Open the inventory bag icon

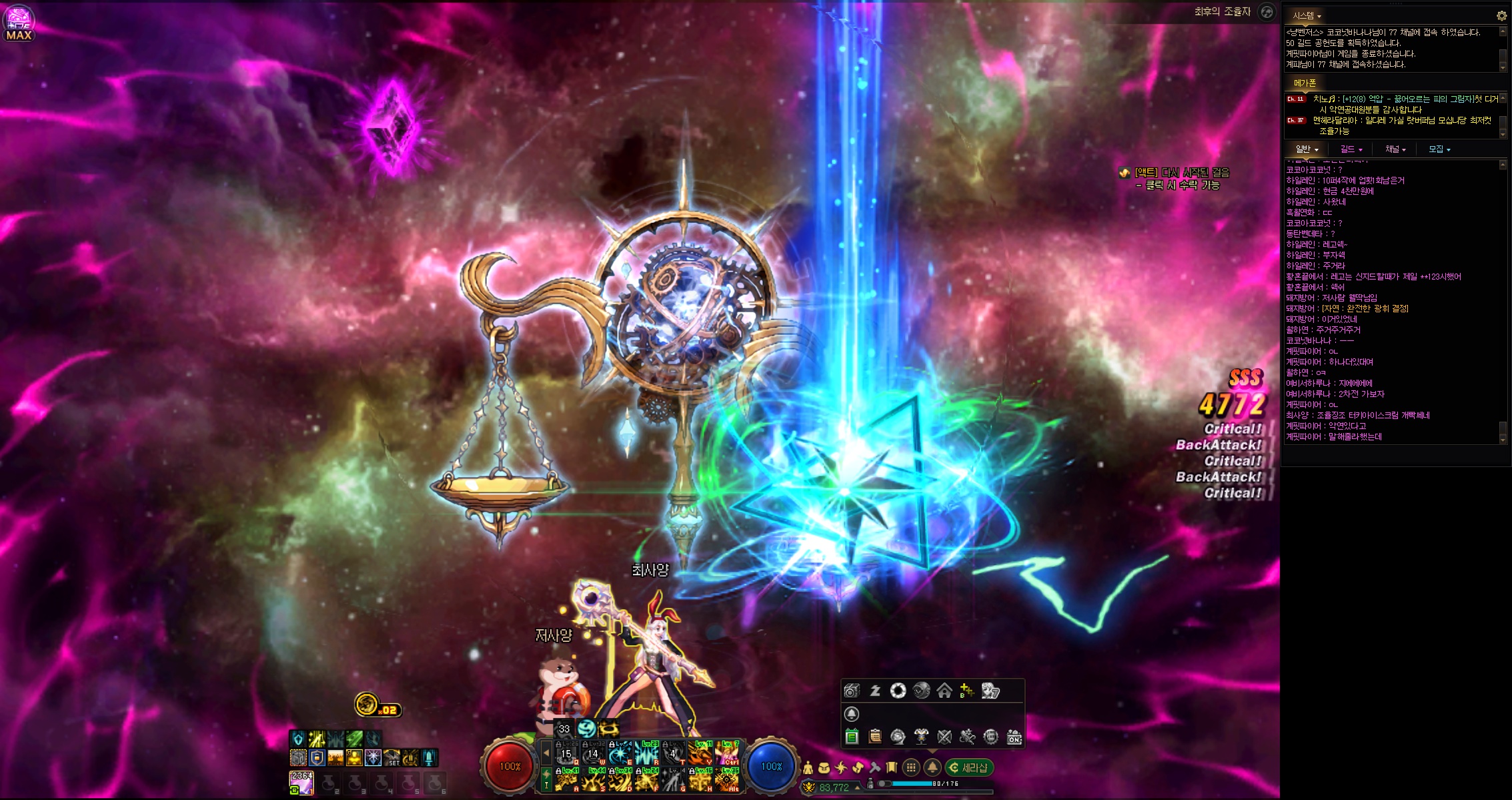pos(824,768)
